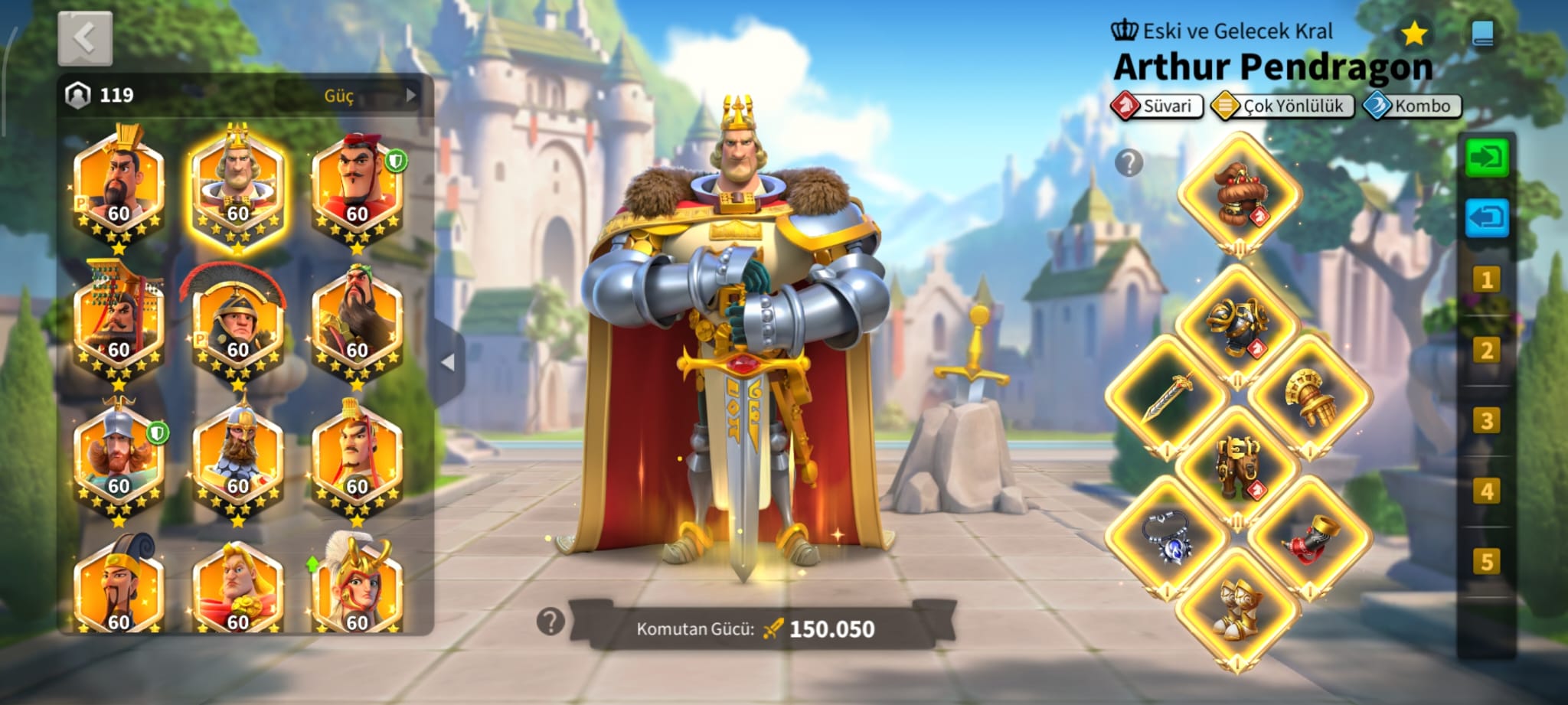Select the golden boots slot
1568x705 pixels.
point(1237,608)
